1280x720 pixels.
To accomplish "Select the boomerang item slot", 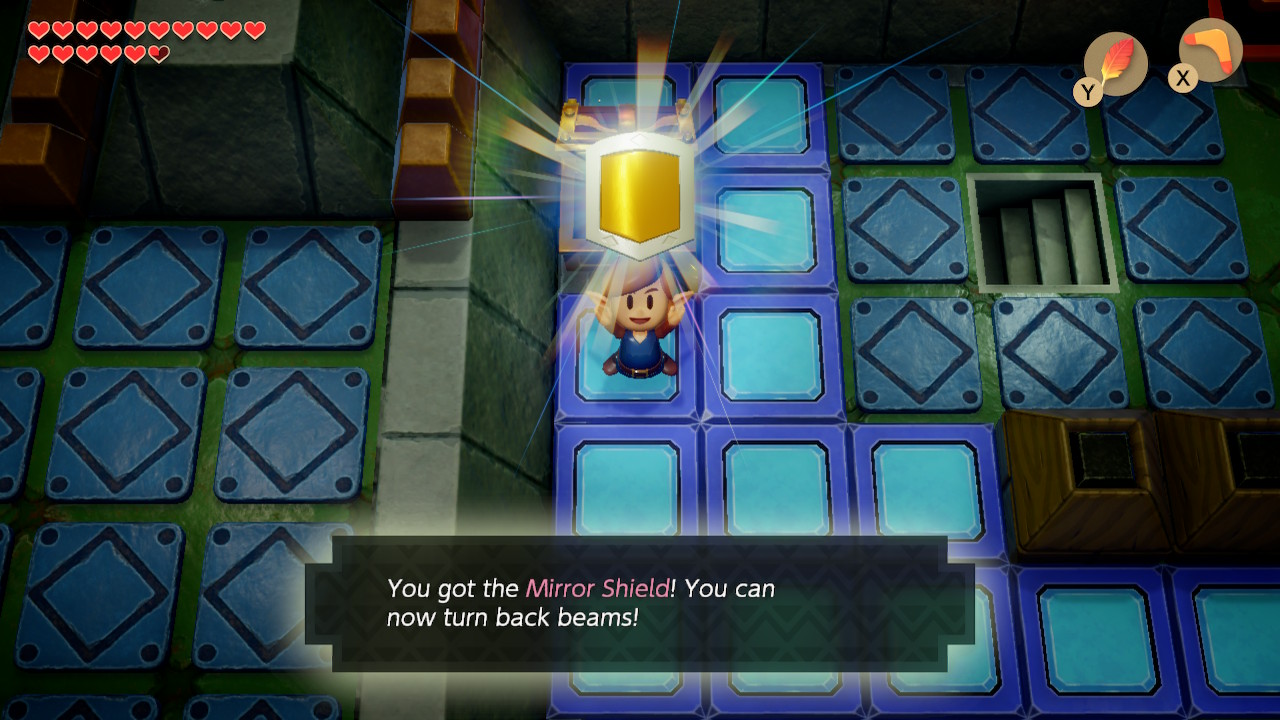I will coord(1210,50).
